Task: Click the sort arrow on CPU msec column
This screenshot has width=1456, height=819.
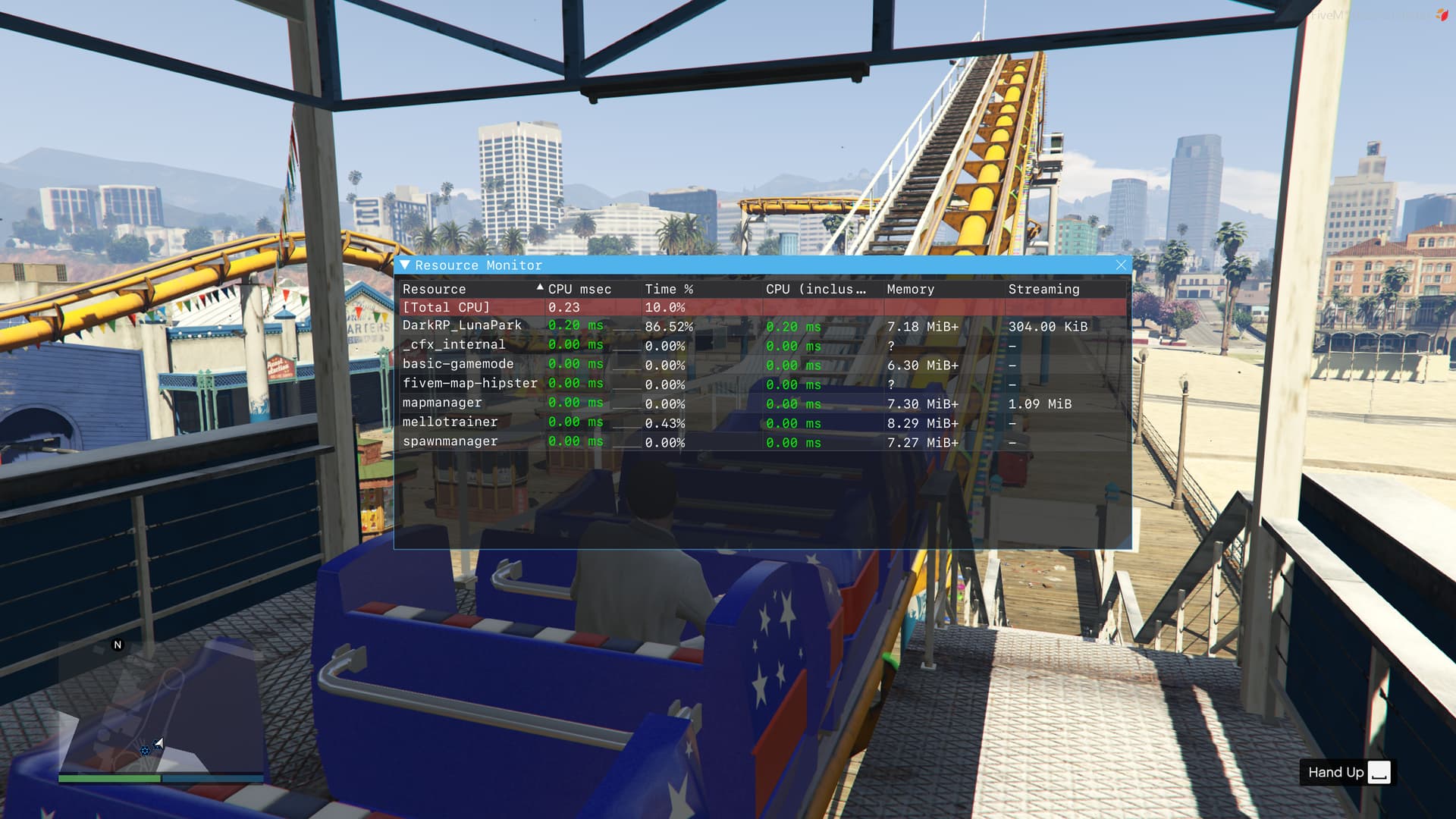Action: tap(540, 288)
